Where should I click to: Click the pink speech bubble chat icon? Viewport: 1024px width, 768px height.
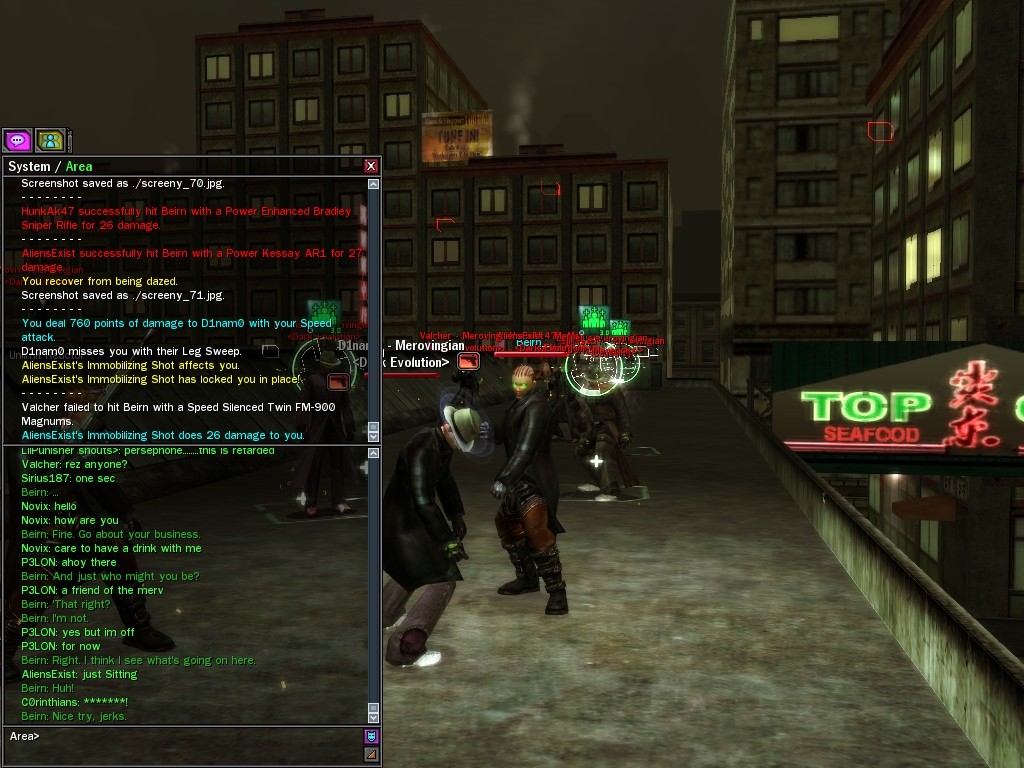pos(17,141)
